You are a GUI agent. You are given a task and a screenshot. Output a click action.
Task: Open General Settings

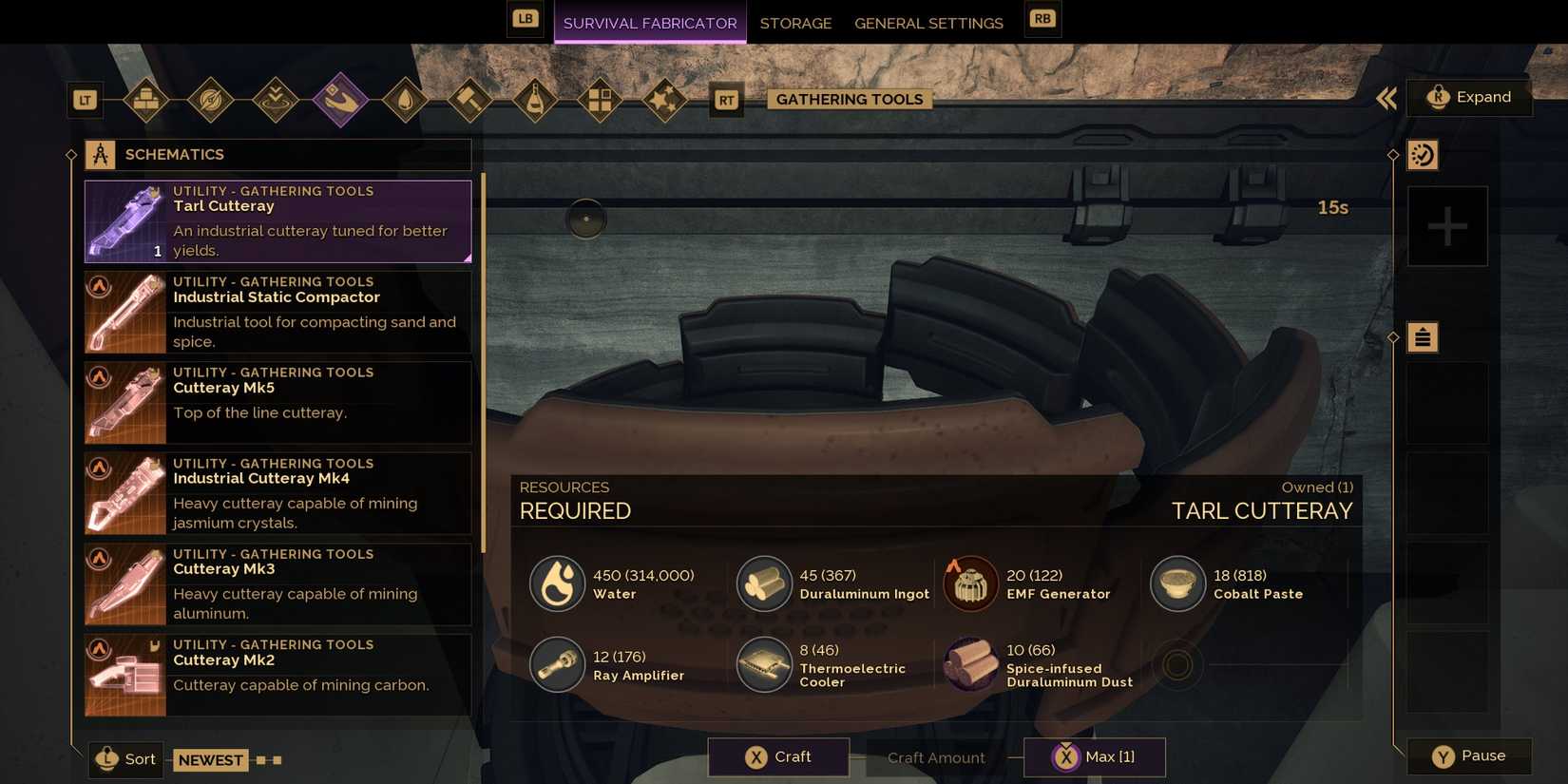pyautogui.click(x=928, y=23)
